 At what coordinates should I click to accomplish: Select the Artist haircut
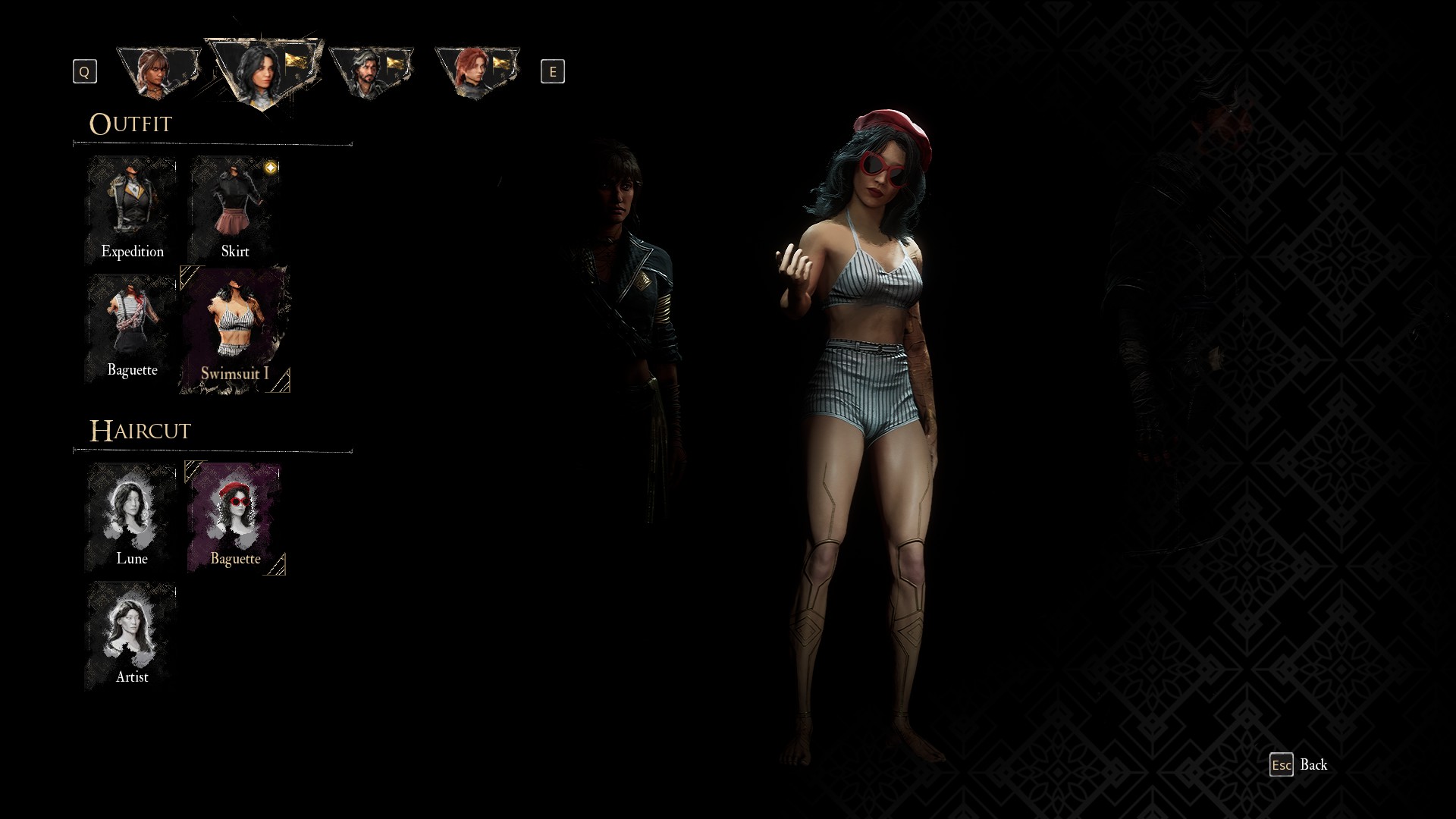[x=132, y=635]
